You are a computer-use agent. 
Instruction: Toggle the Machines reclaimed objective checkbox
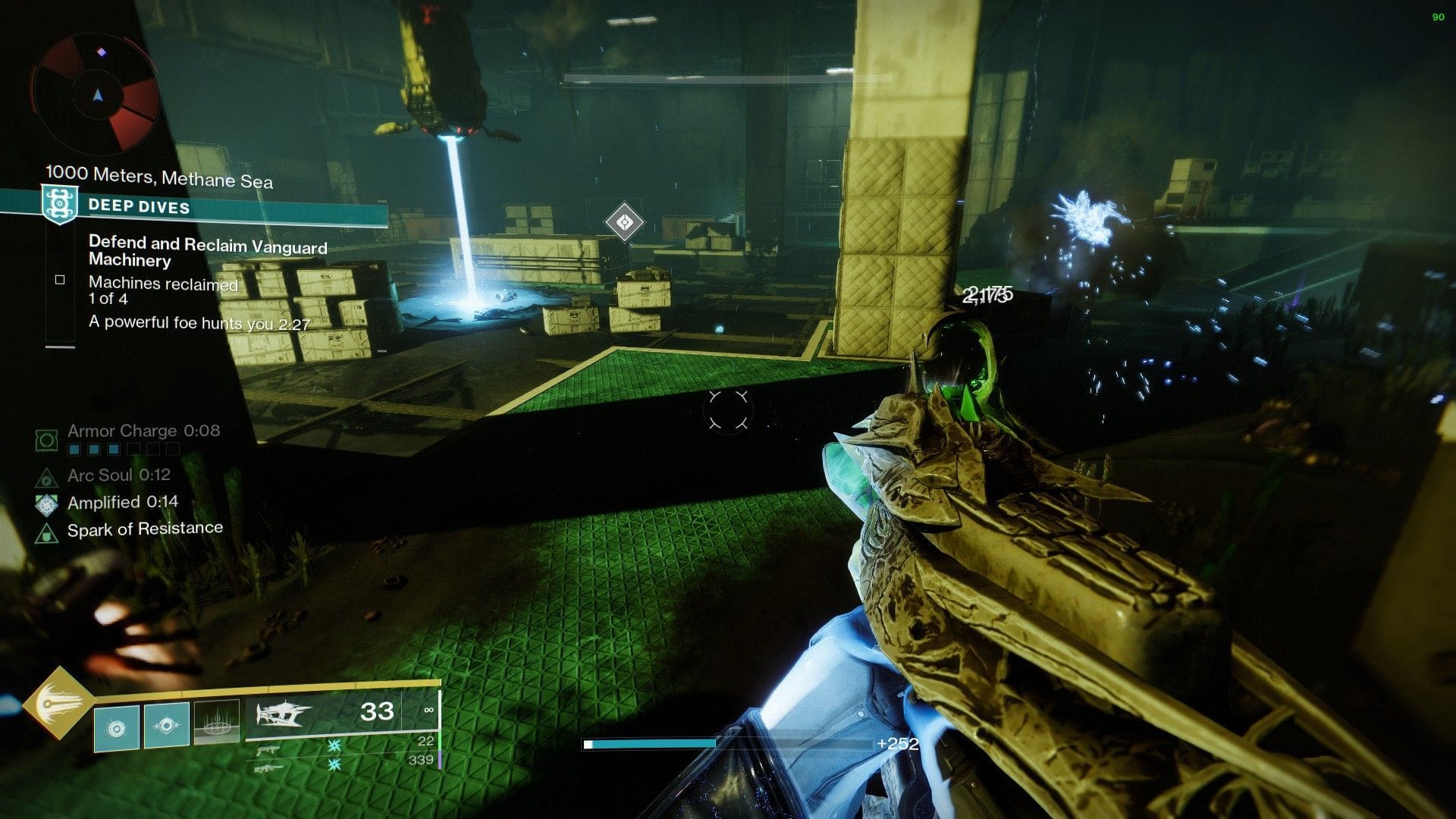(x=60, y=279)
